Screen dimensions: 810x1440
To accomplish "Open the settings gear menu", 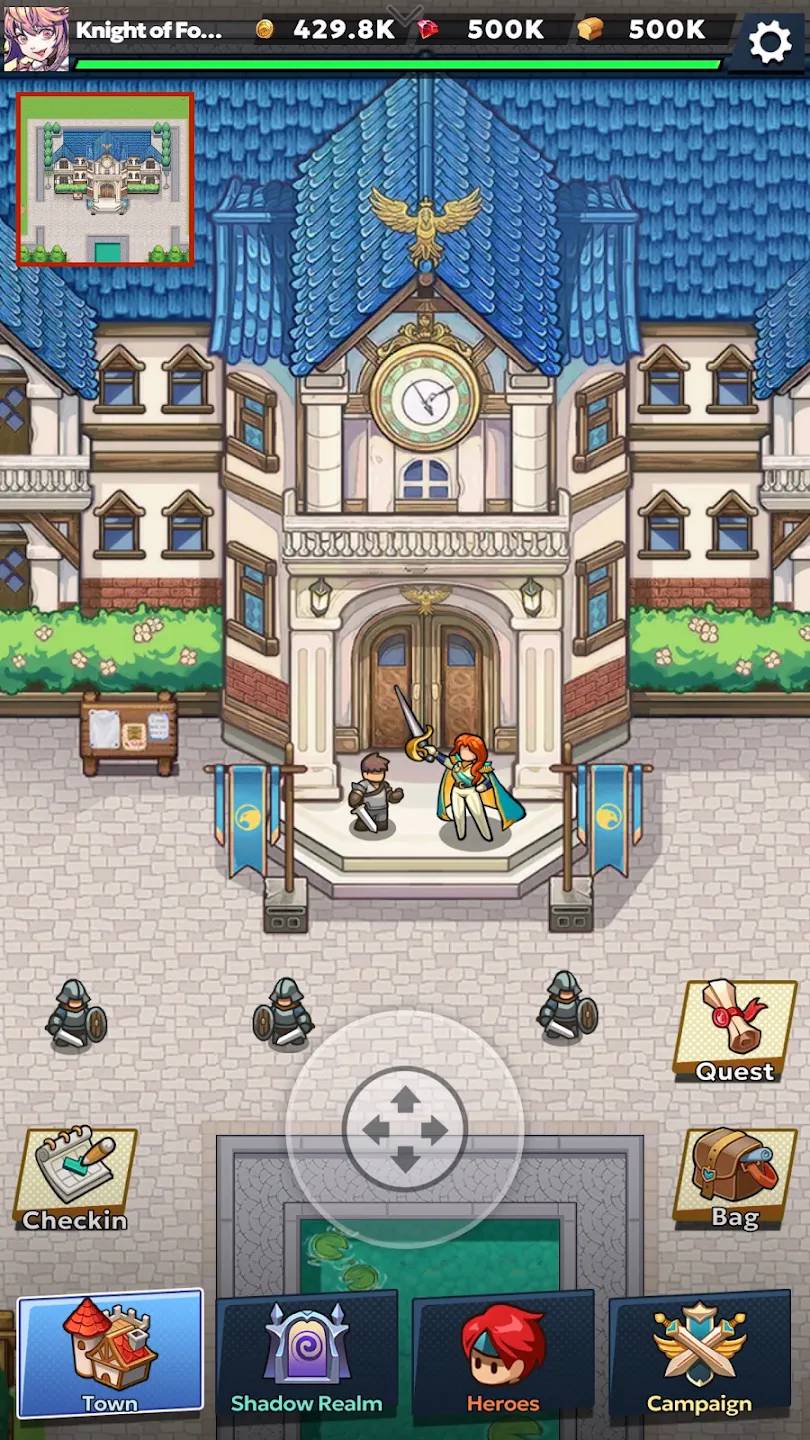I will pos(770,42).
